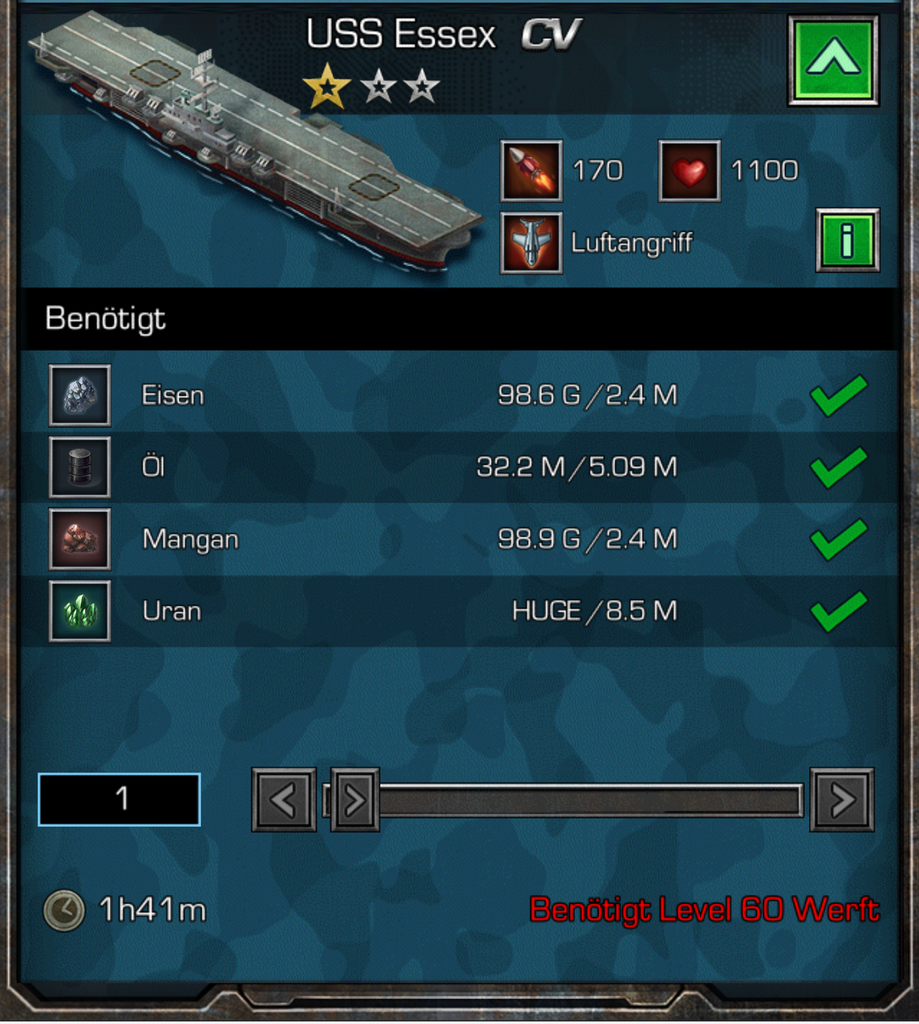919x1024 pixels.
Task: Select the Mangan resource icon
Action: coord(80,539)
